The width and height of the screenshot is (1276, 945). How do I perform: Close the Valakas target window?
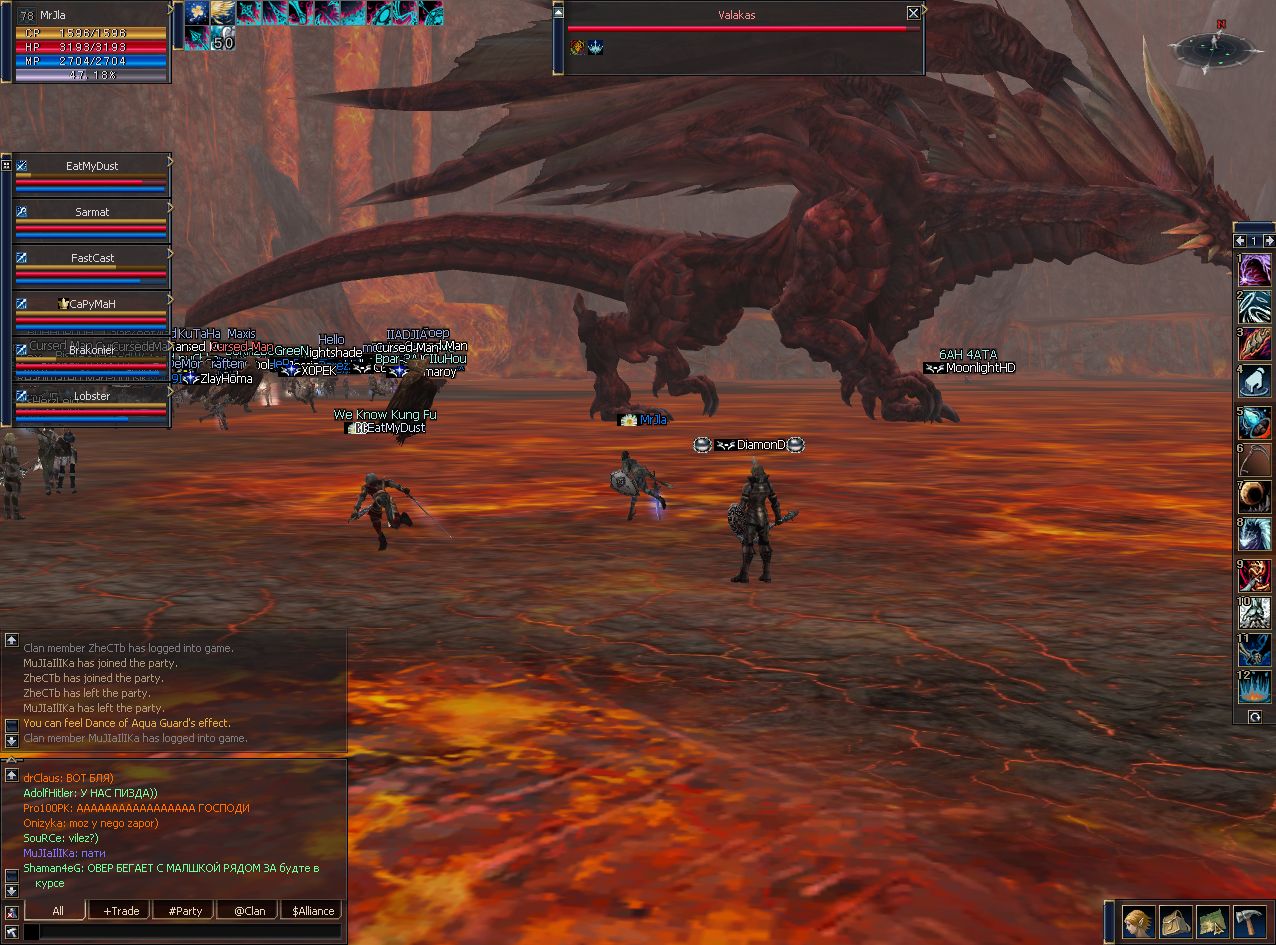(x=913, y=13)
